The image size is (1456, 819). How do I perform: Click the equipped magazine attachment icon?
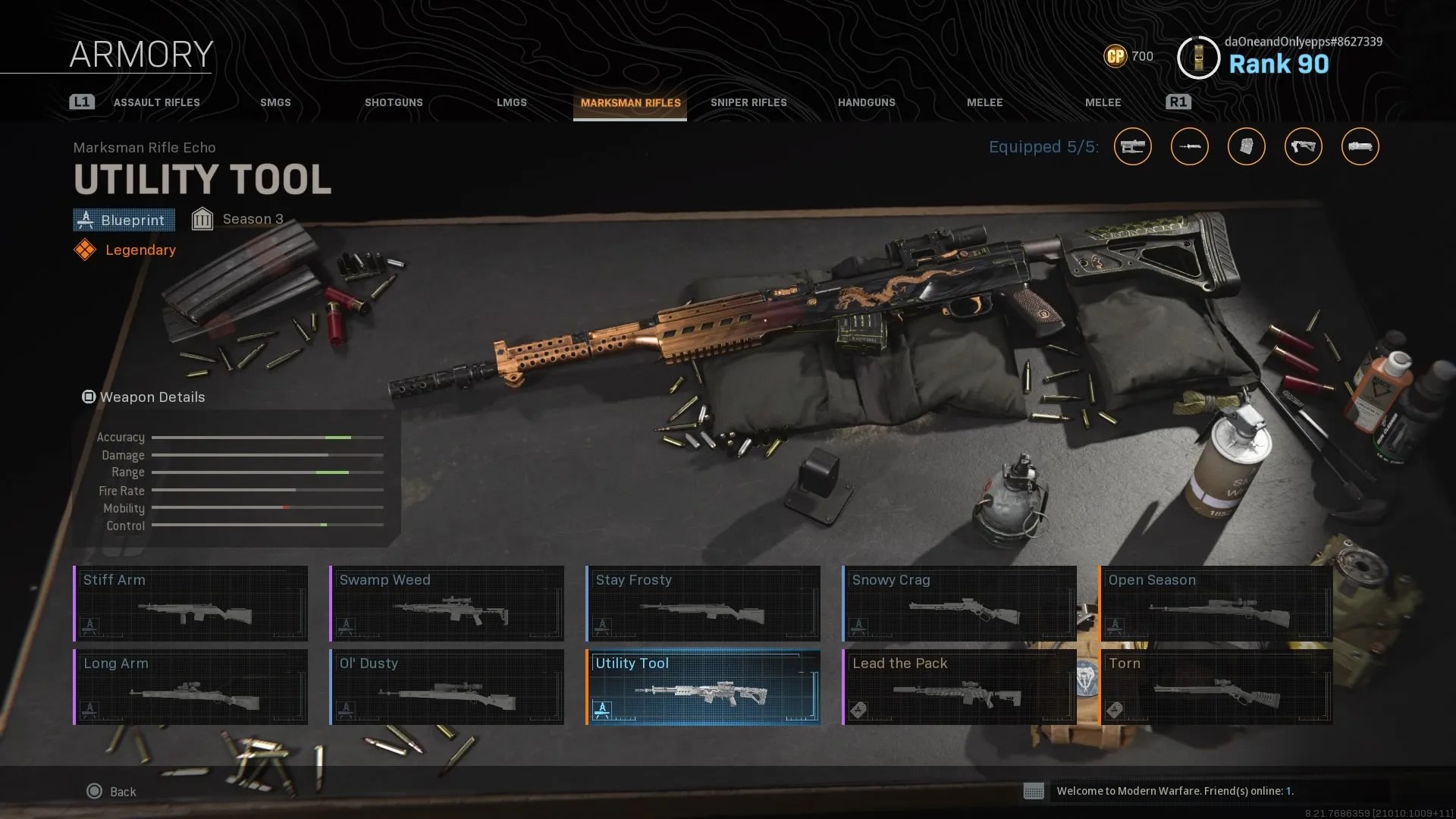pyautogui.click(x=1246, y=146)
